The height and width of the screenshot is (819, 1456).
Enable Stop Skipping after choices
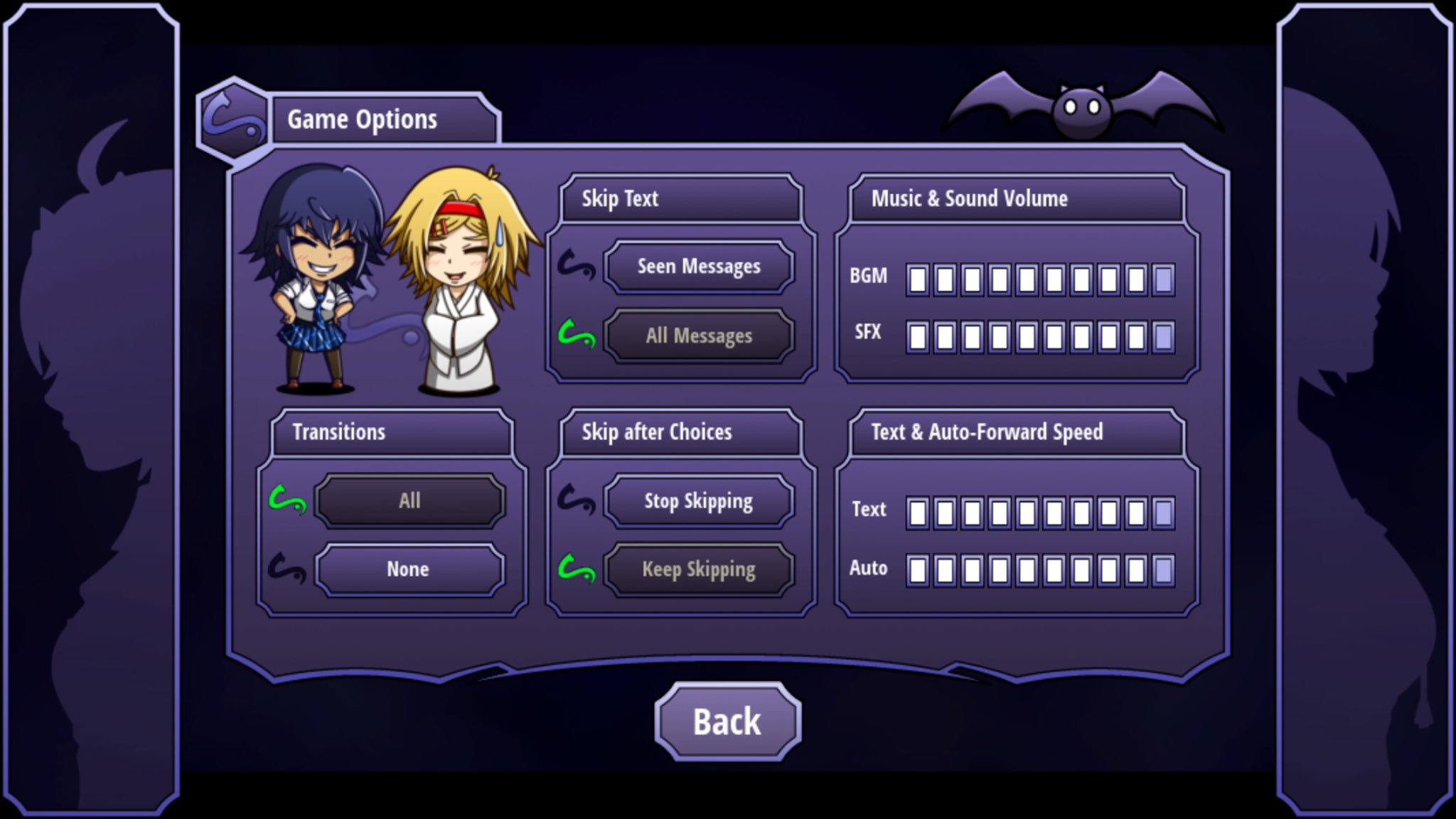(699, 500)
